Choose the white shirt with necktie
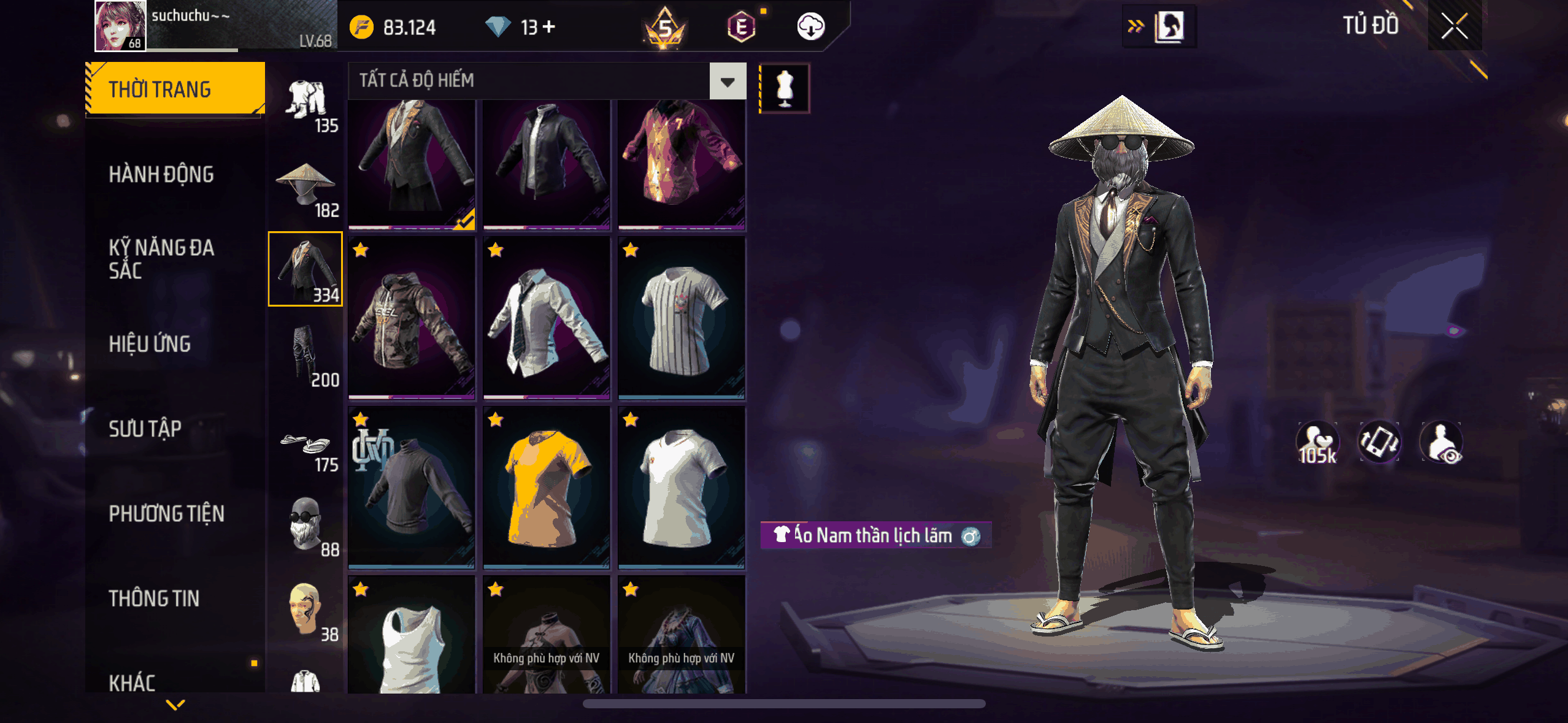This screenshot has width=1568, height=723. 546,319
